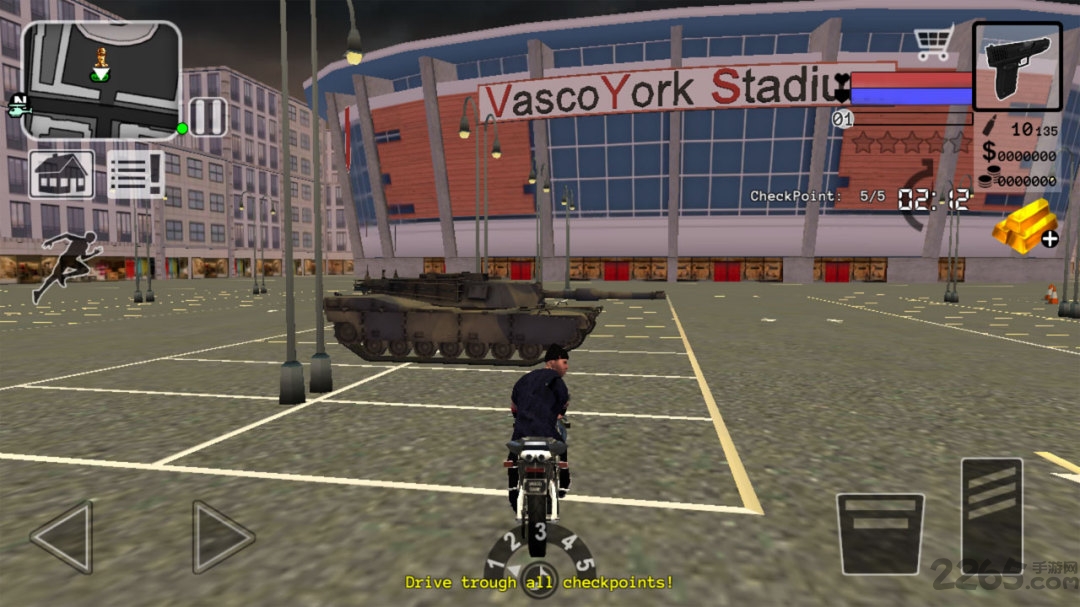Open the shopping cart store
The width and height of the screenshot is (1080, 607).
[933, 45]
